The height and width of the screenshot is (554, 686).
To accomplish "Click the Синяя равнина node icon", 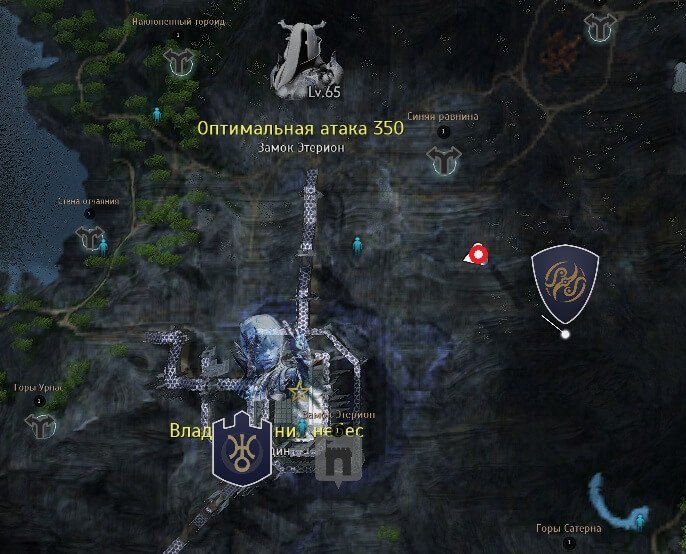I will coord(442,157).
